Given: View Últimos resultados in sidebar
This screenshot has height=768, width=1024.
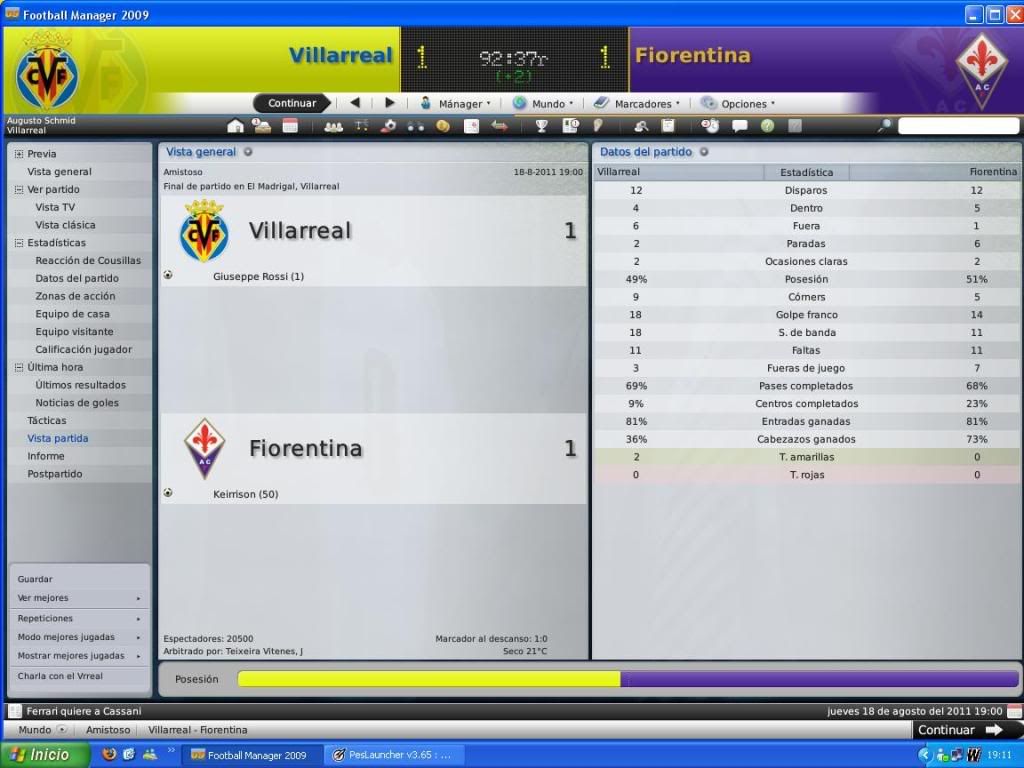Looking at the screenshot, I should [80, 385].
